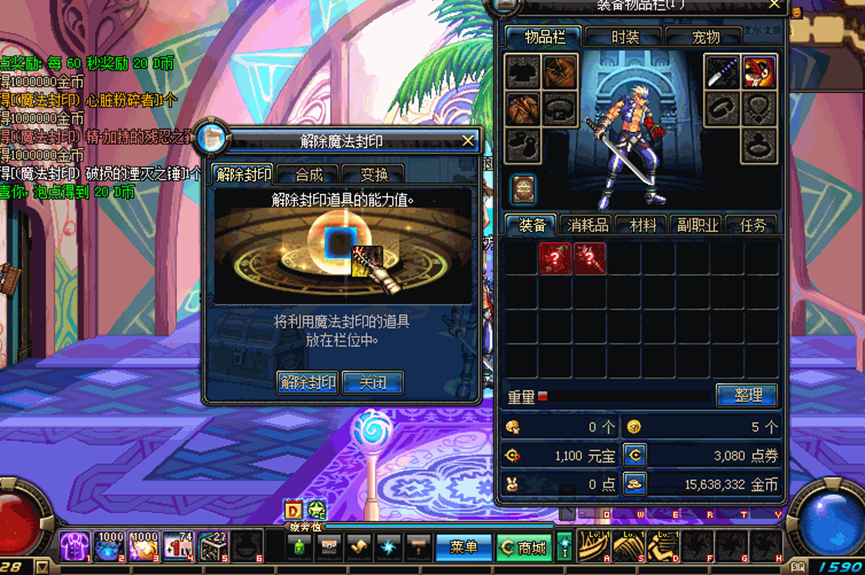The width and height of the screenshot is (865, 575).
Task: Sort the inventory with the 整理 button
Action: click(x=747, y=395)
